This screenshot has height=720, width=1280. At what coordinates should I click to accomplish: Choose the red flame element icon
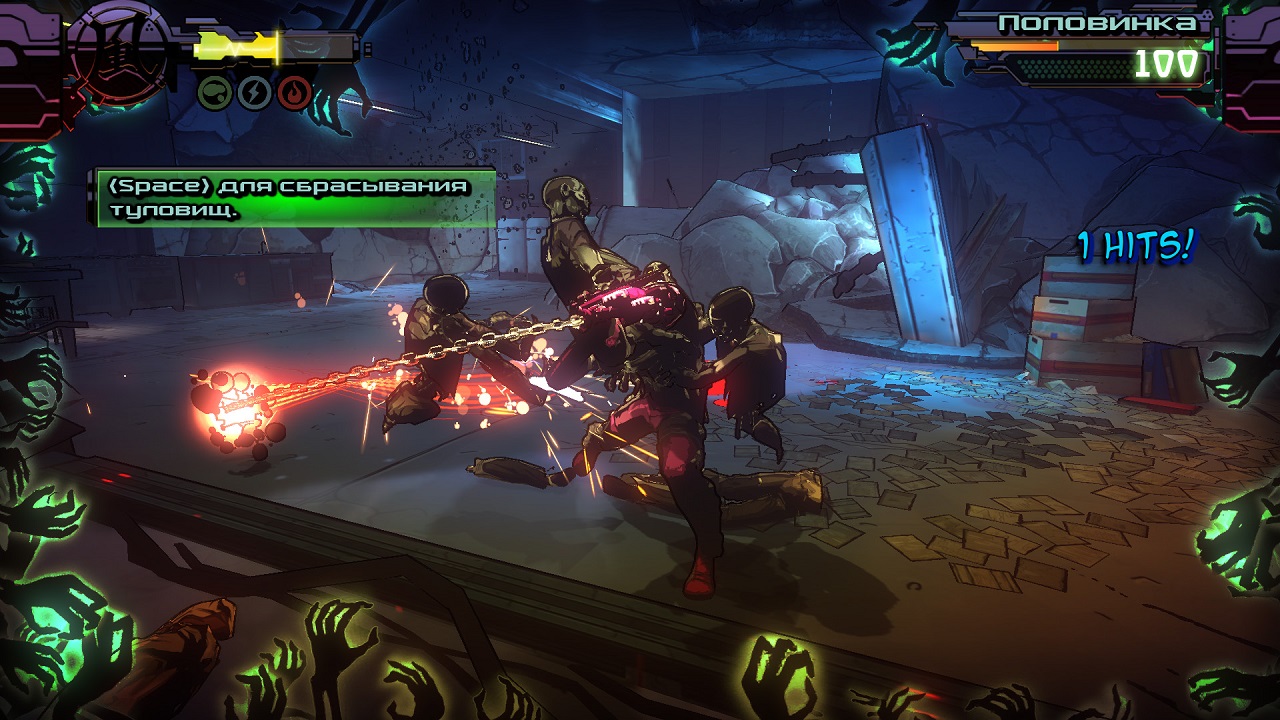[x=294, y=93]
